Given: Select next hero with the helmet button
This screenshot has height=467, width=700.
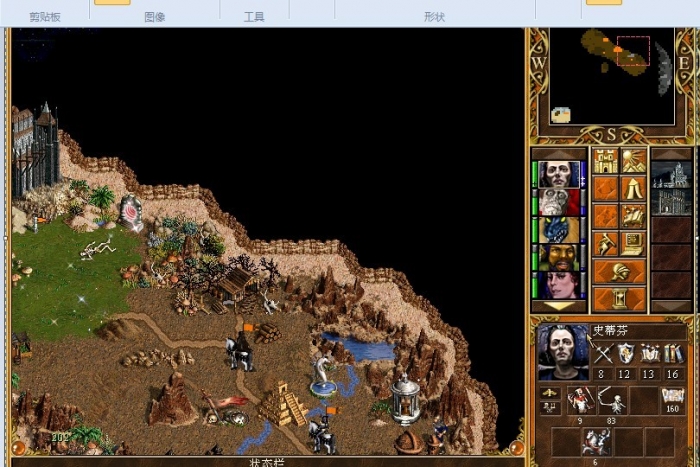Looking at the screenshot, I should point(619,271).
